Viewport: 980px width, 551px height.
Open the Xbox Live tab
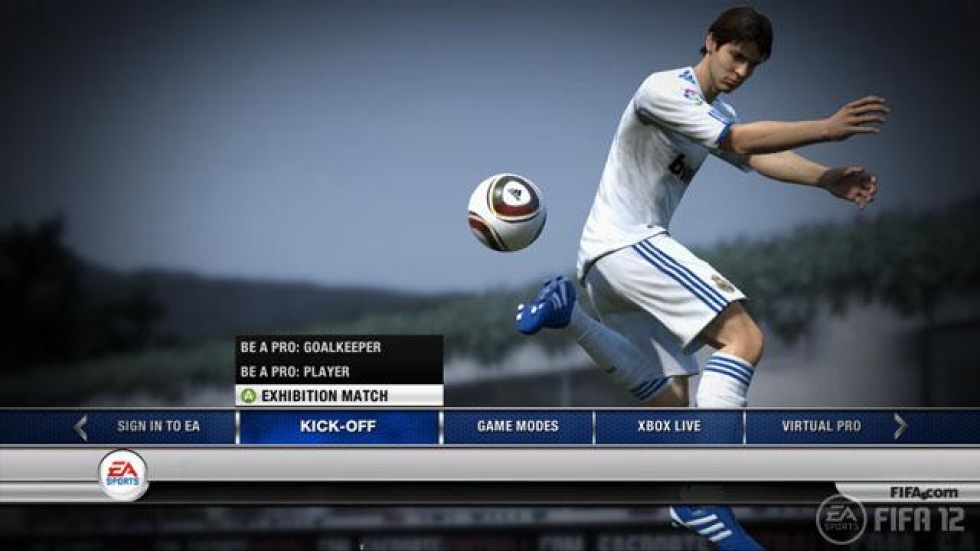click(669, 427)
